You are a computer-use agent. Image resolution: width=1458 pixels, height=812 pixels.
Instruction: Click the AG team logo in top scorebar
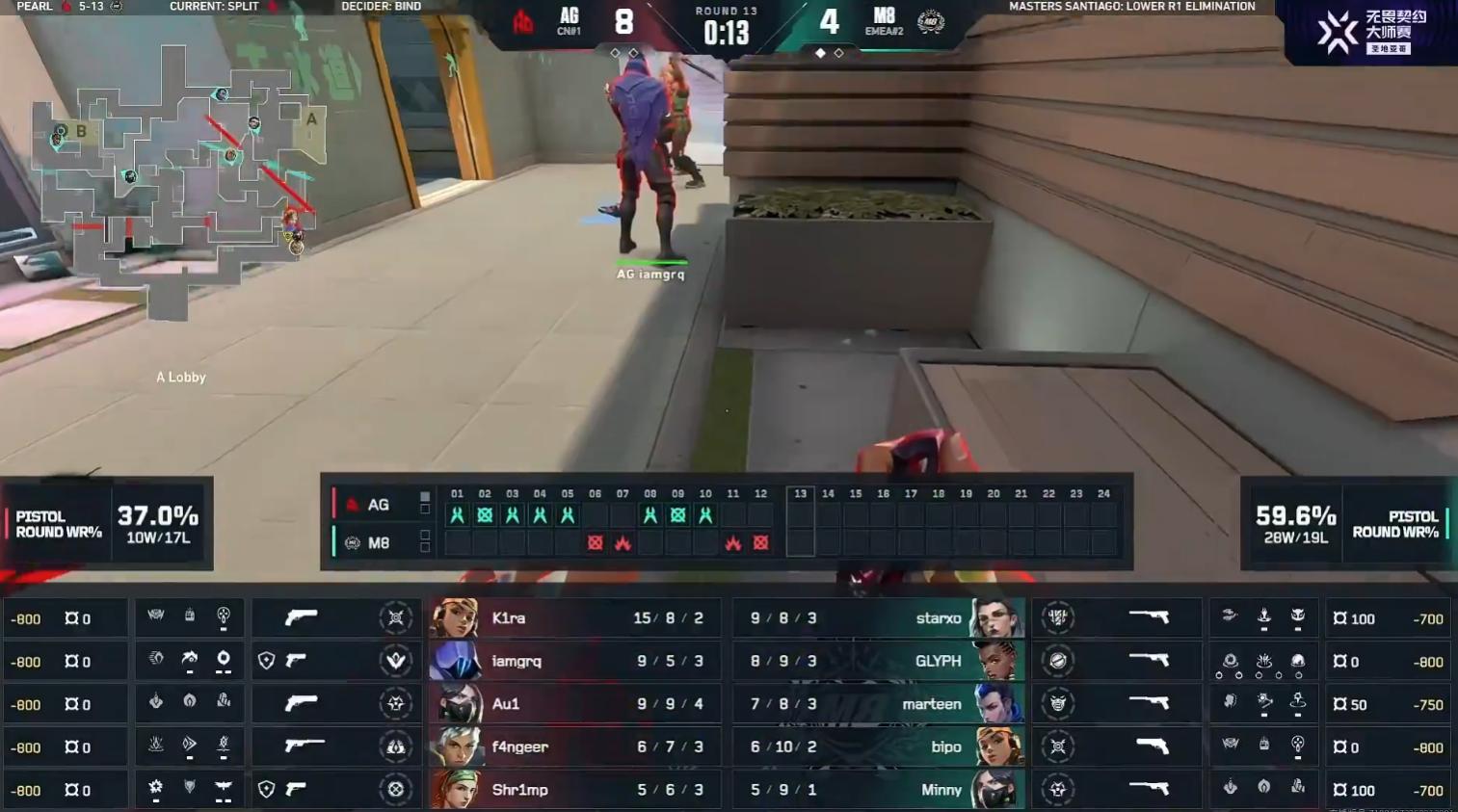[x=523, y=21]
